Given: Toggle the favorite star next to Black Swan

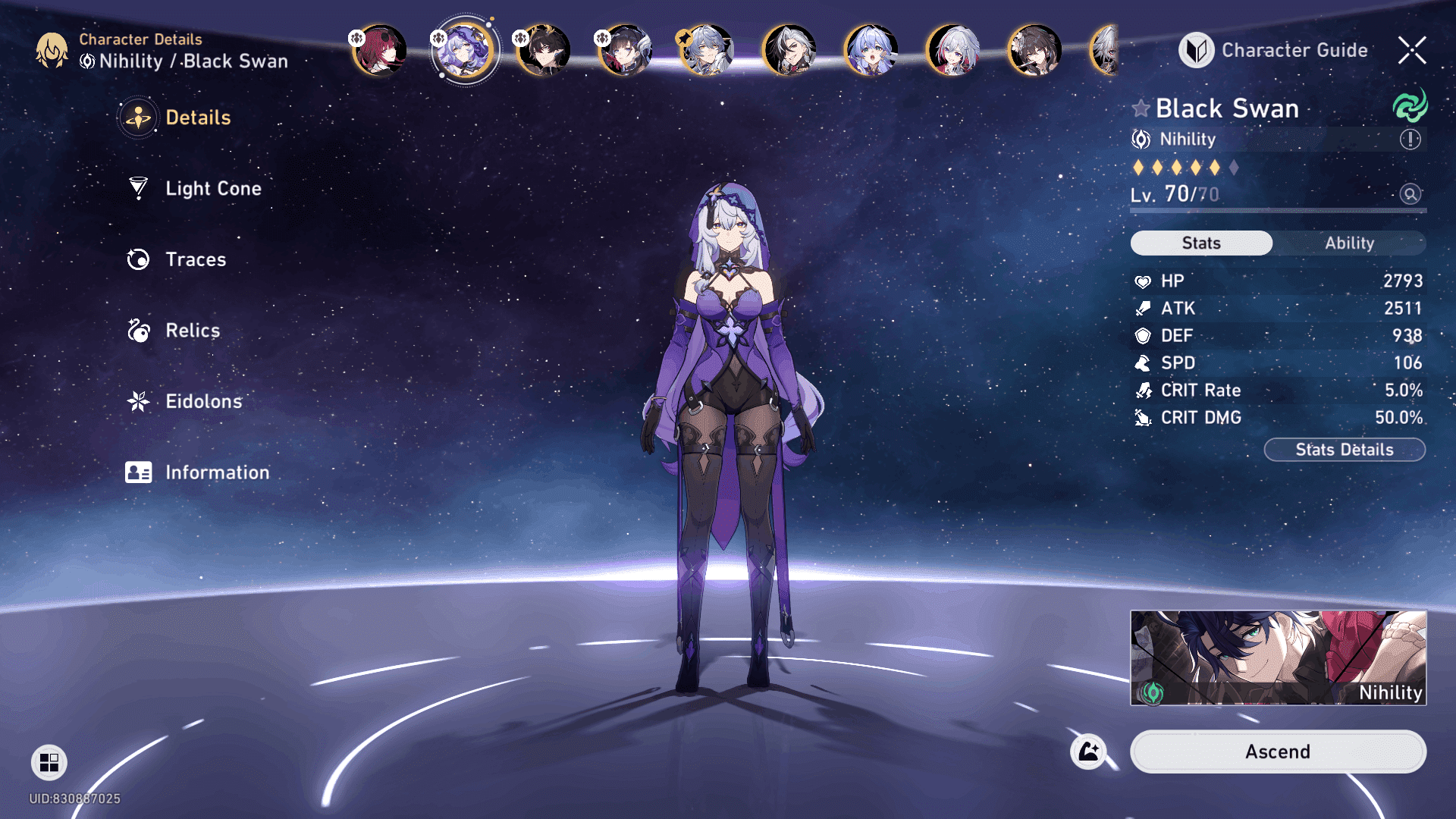Looking at the screenshot, I should 1141,108.
